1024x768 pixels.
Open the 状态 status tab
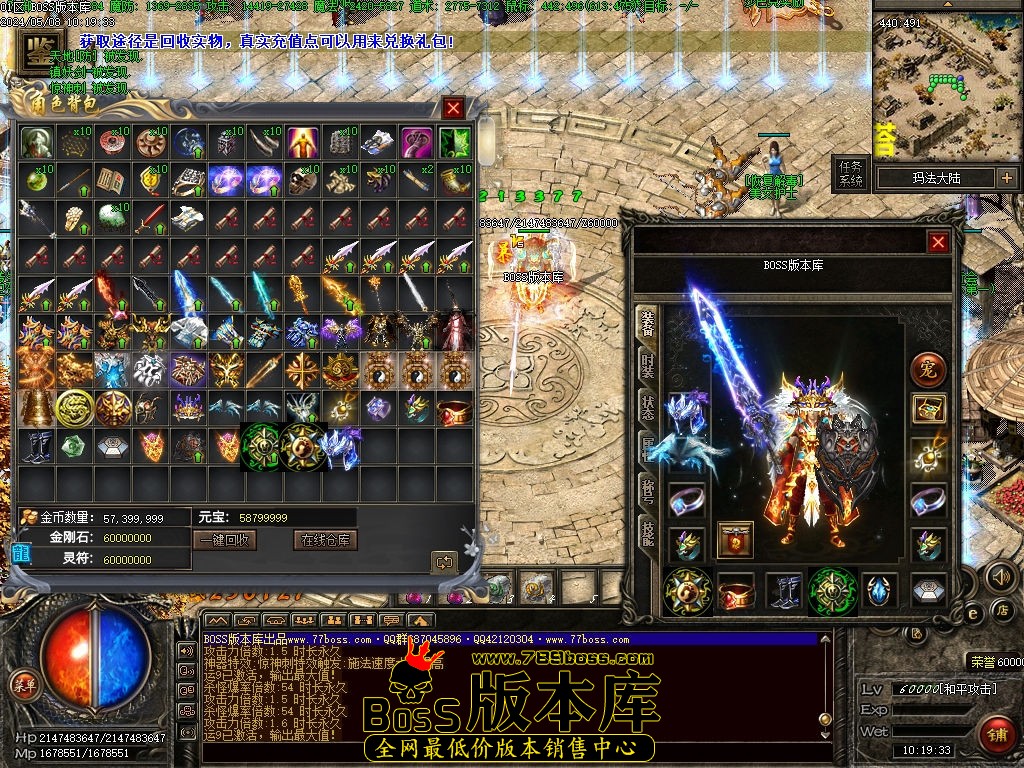647,407
